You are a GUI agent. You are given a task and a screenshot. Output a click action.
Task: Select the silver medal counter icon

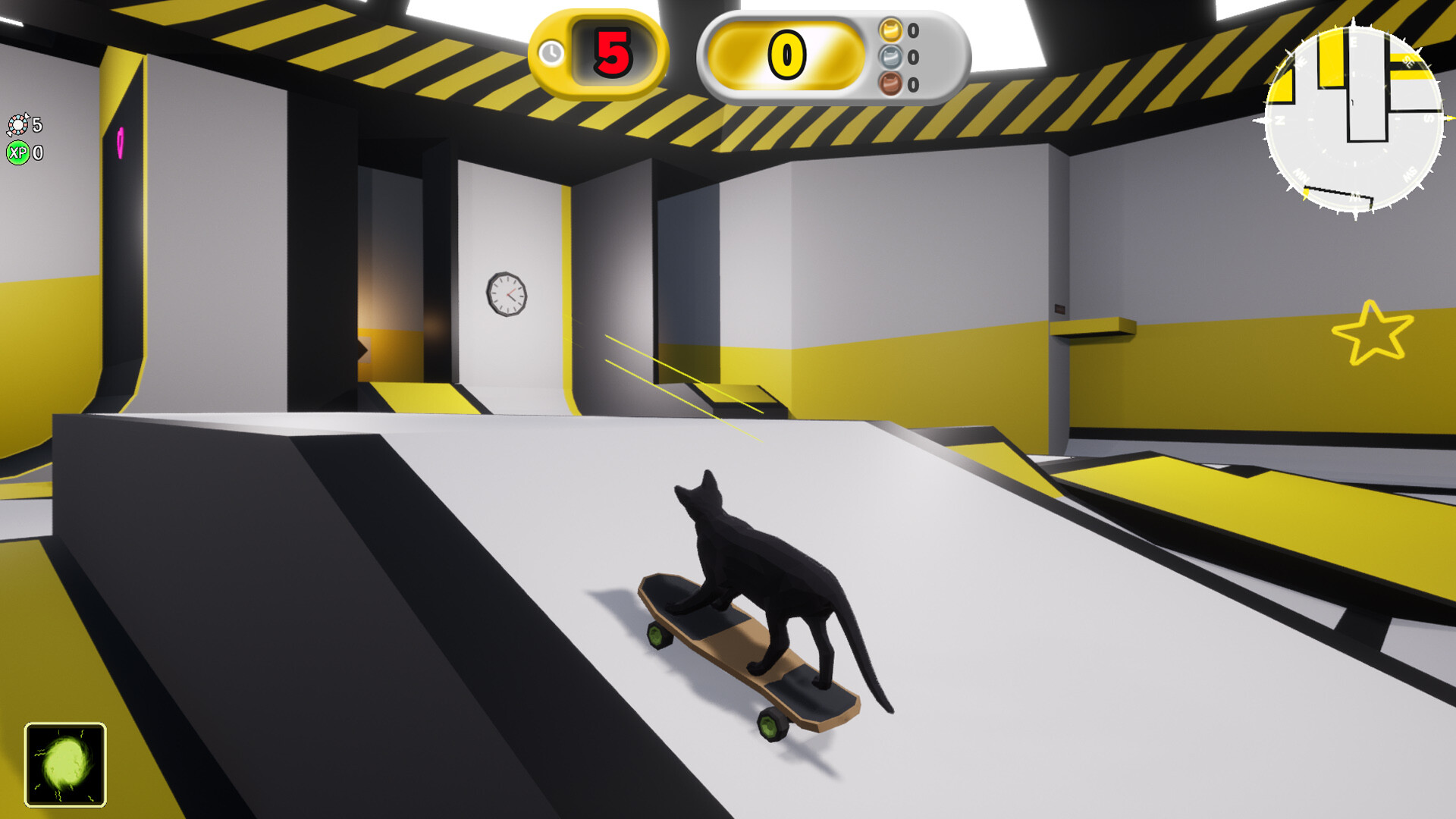[889, 55]
